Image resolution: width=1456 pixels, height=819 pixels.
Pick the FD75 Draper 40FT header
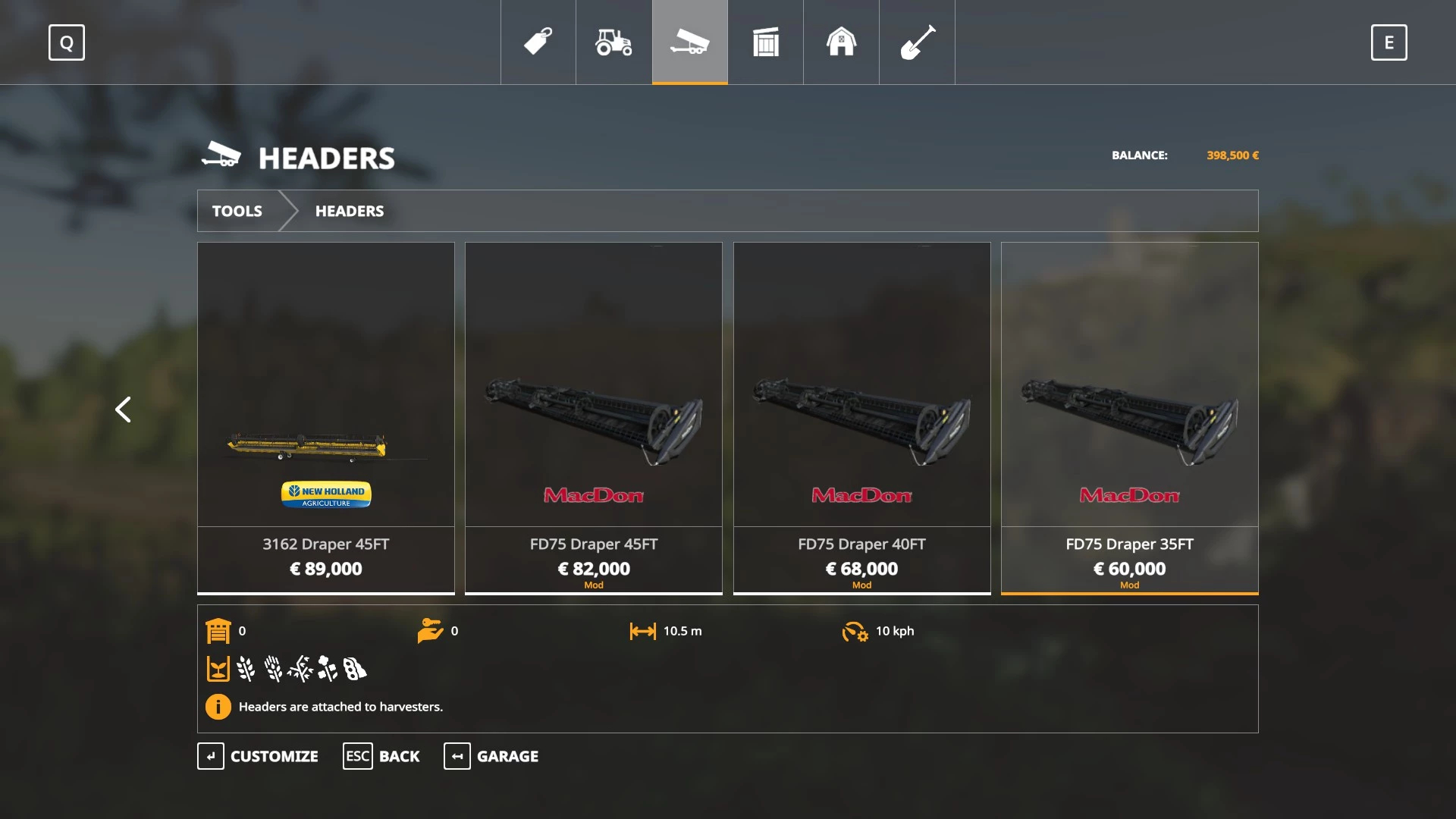(x=861, y=417)
